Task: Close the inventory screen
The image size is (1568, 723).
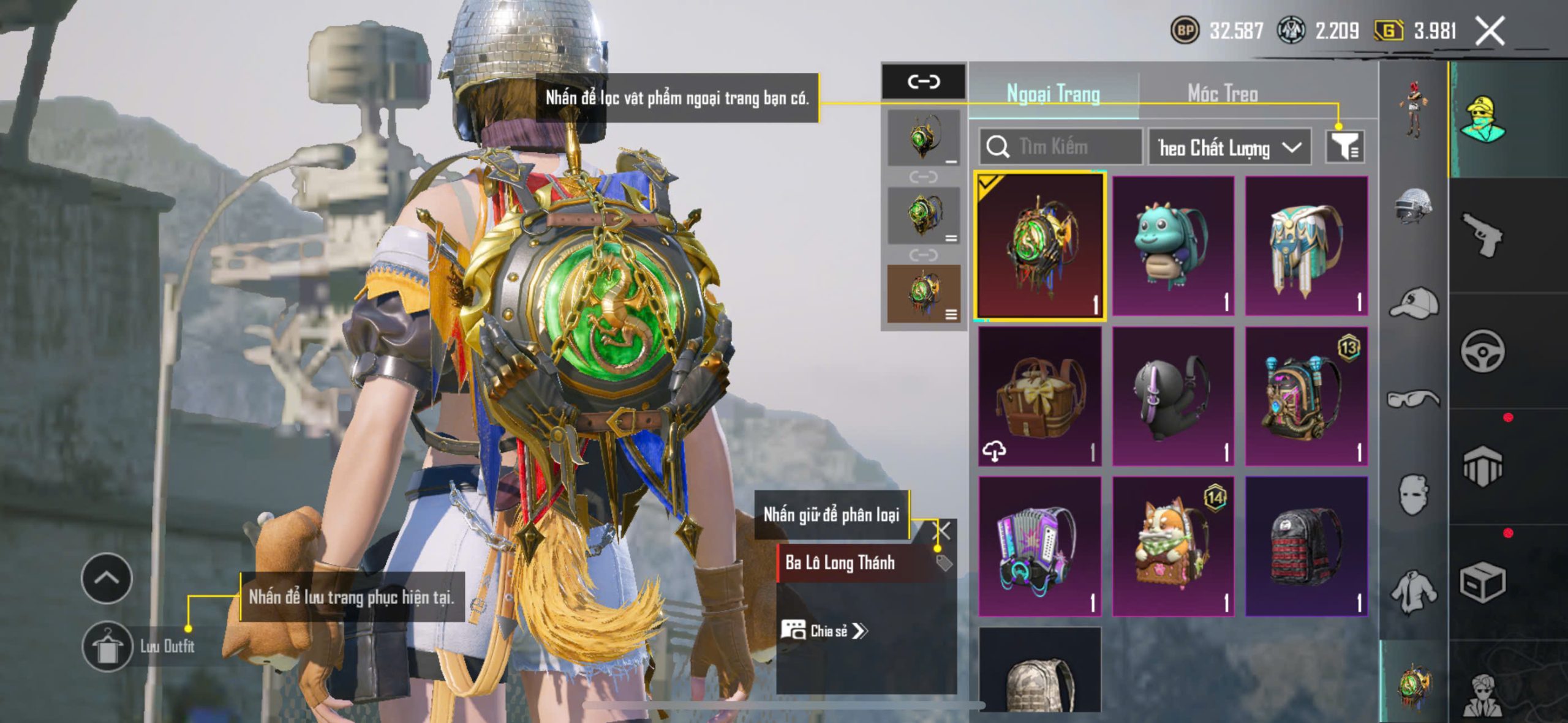Action: 1490,31
